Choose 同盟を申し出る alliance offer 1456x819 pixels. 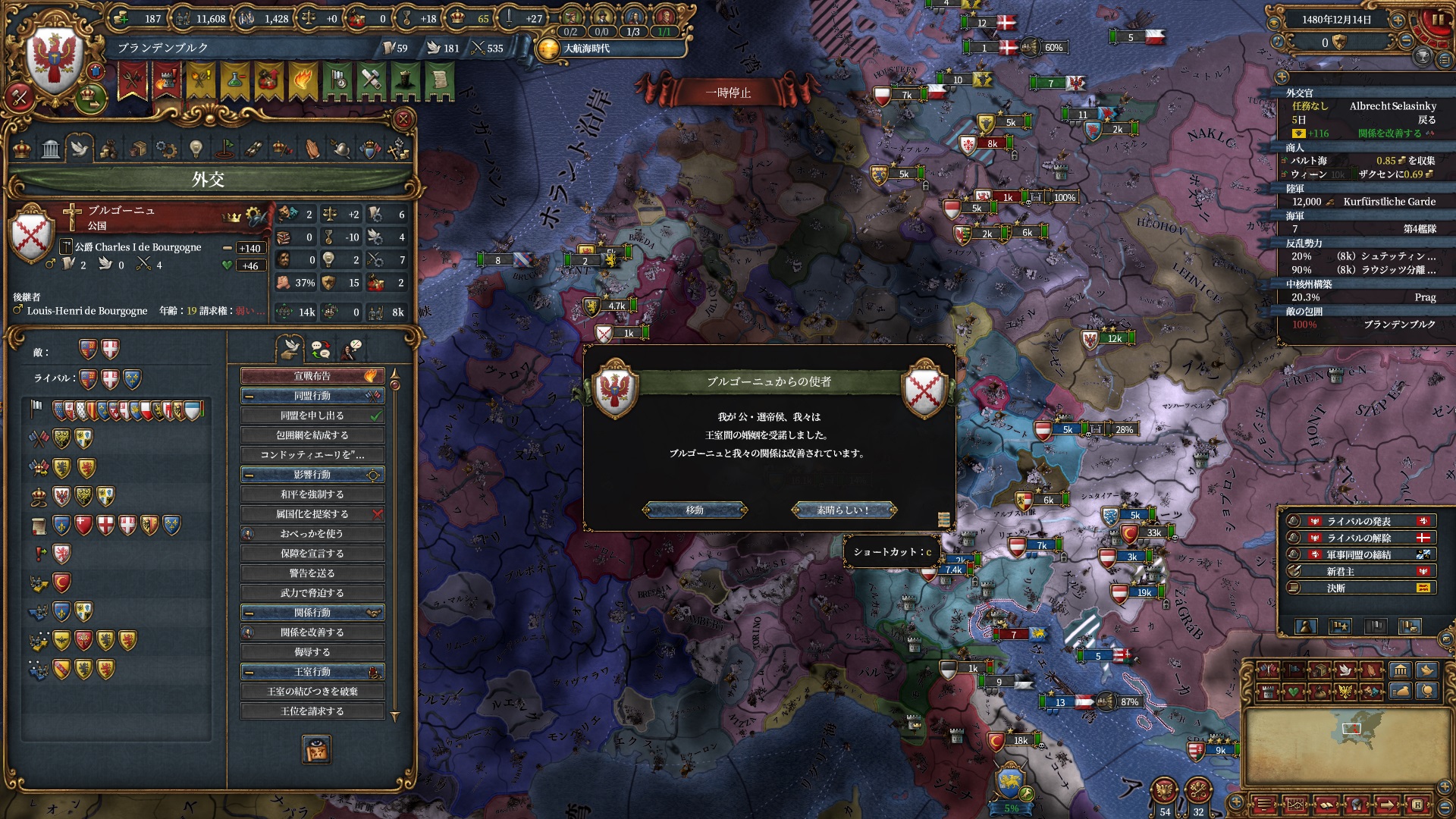pos(312,416)
